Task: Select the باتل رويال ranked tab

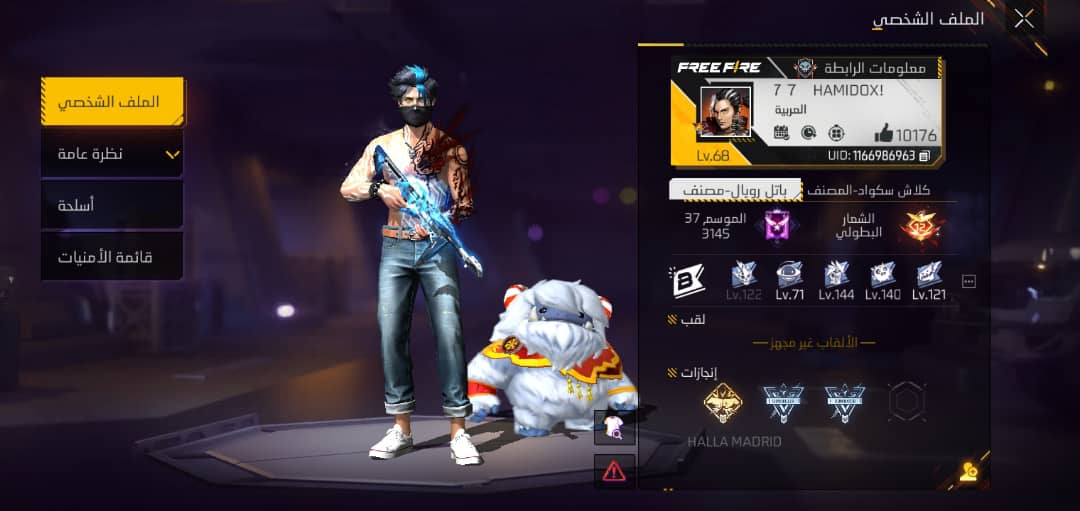Action: pos(736,190)
